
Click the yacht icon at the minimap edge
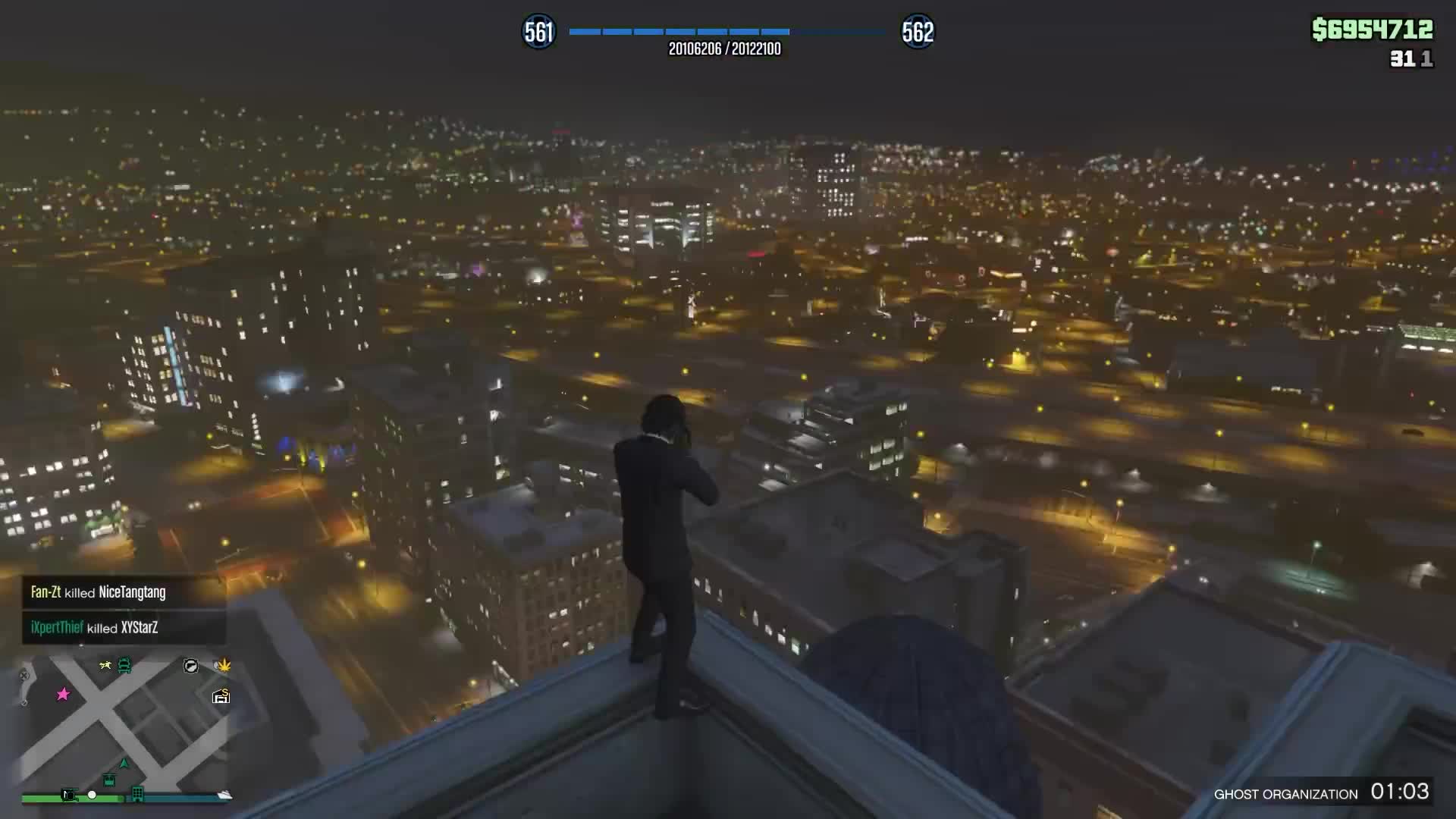point(224,795)
